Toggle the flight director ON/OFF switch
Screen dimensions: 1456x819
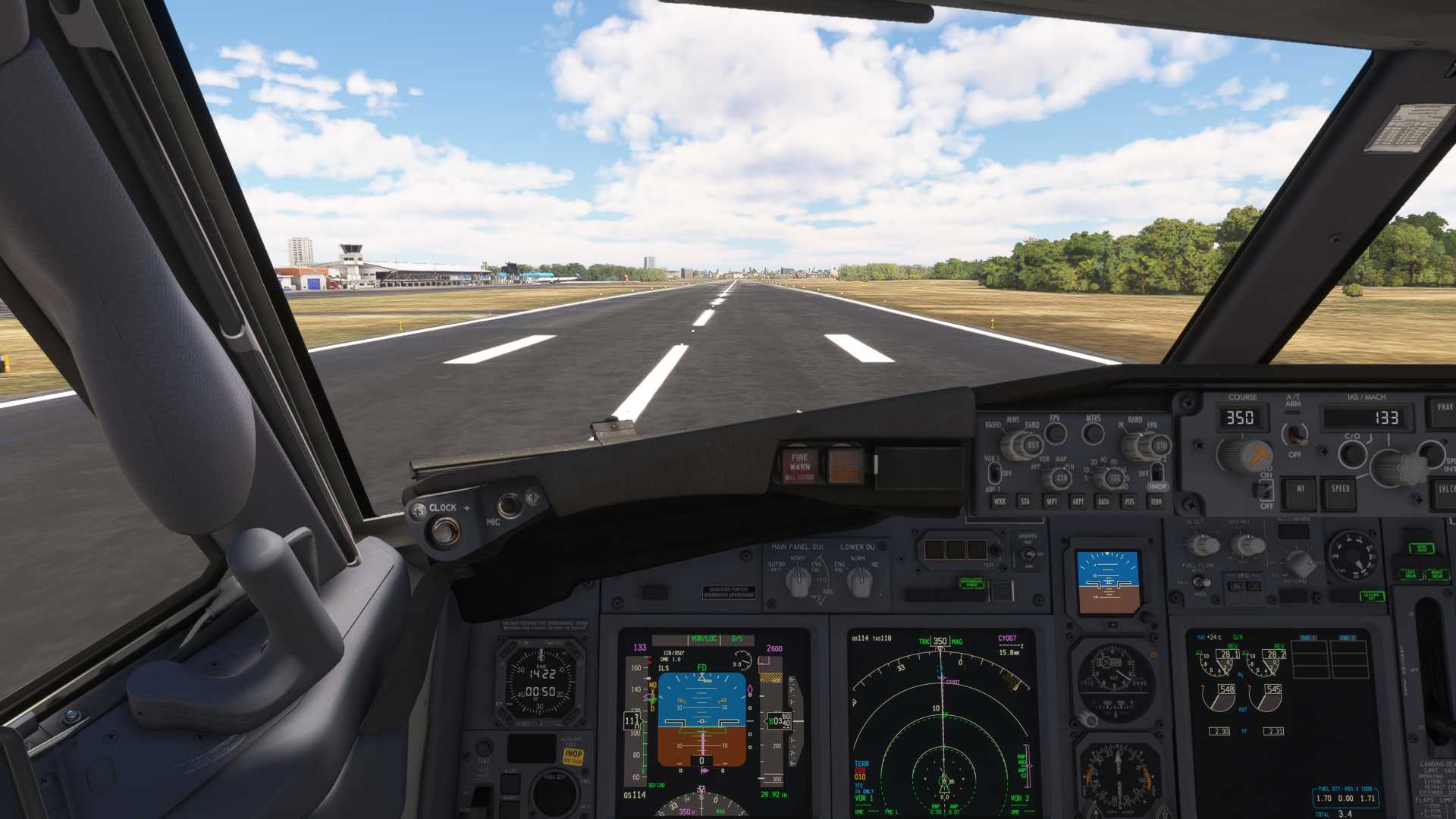point(1266,490)
